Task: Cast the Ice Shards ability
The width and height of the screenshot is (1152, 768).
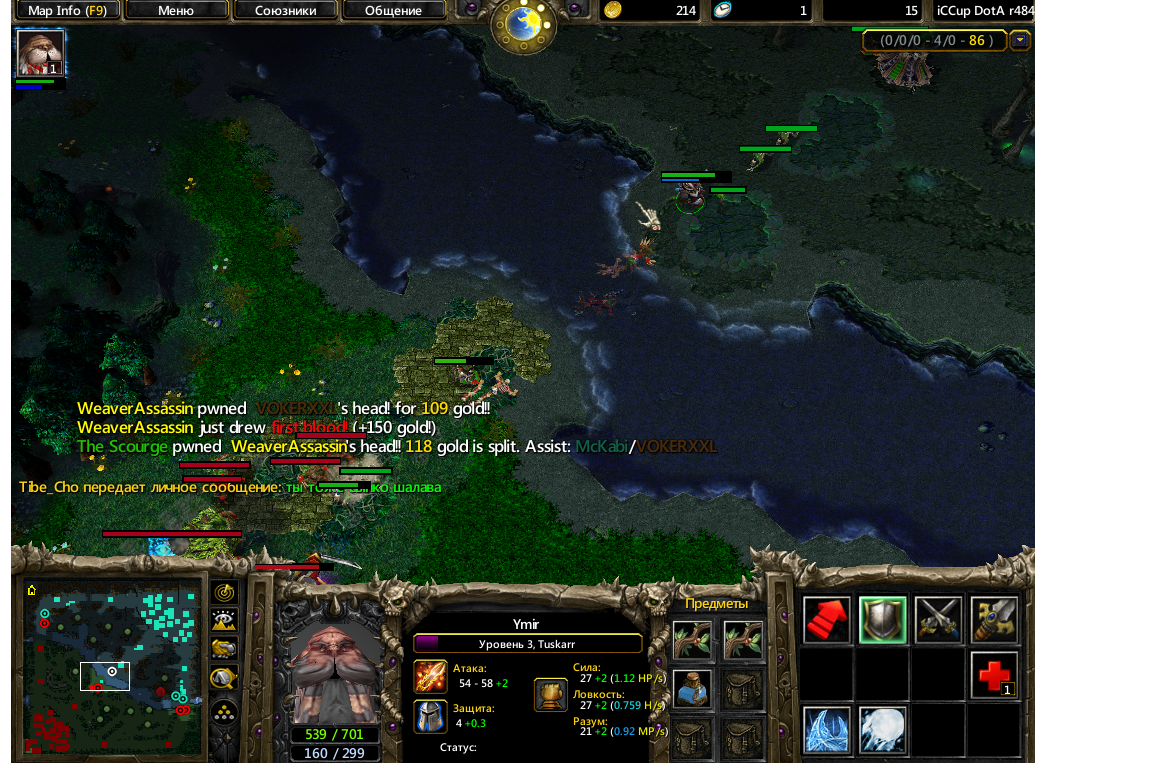Action: (826, 730)
